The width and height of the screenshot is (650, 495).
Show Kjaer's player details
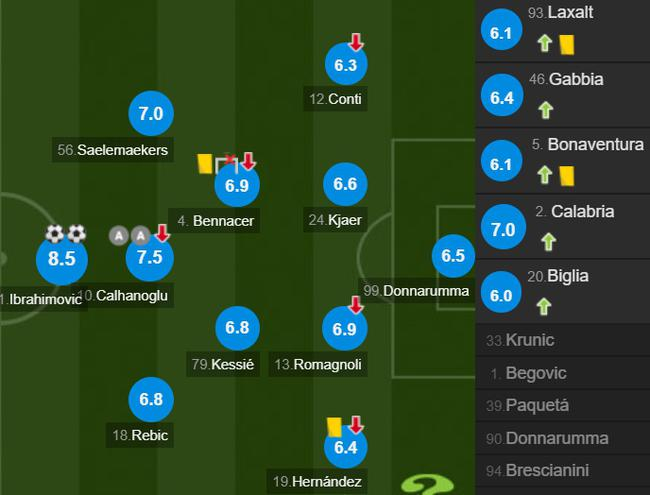point(346,184)
